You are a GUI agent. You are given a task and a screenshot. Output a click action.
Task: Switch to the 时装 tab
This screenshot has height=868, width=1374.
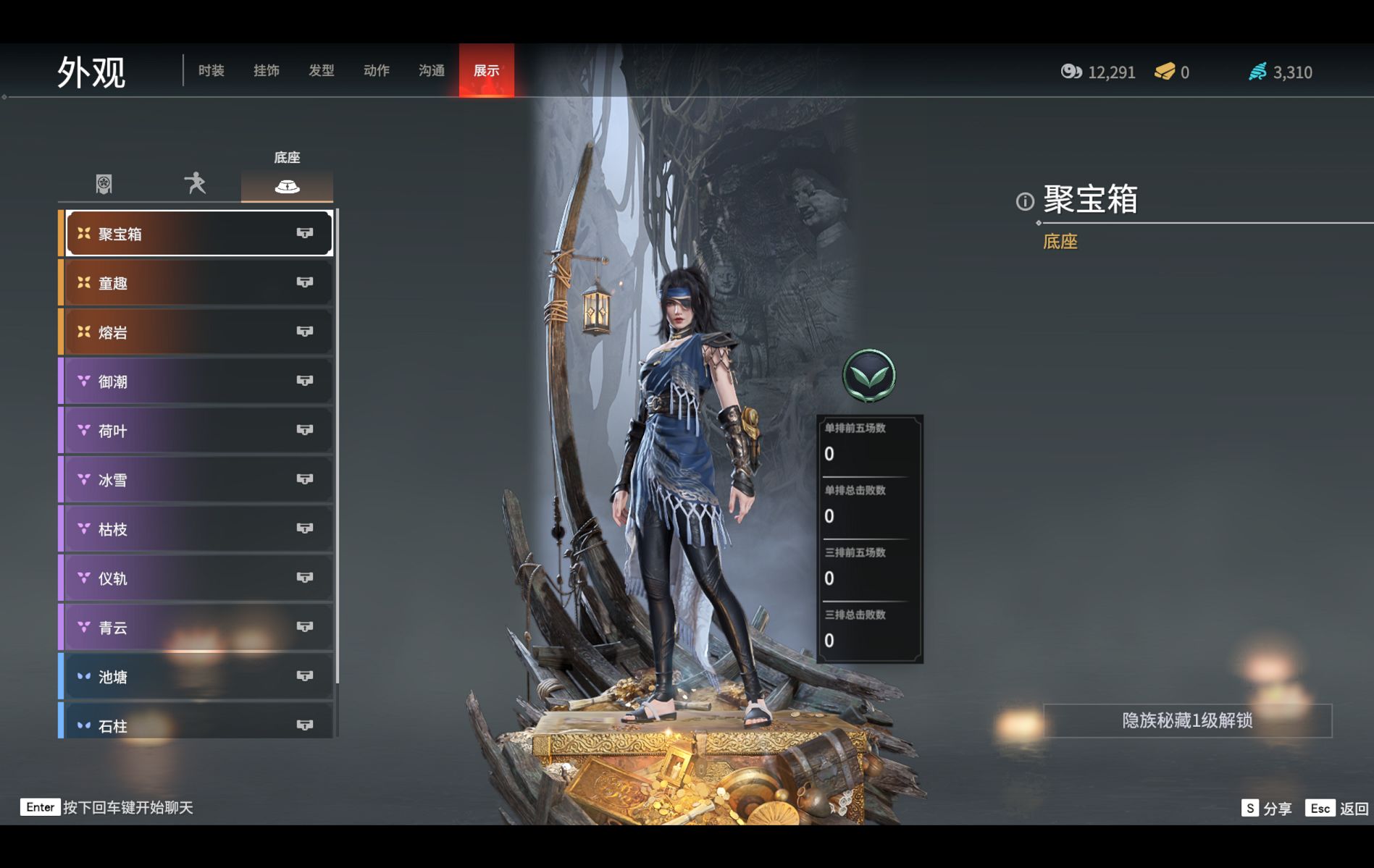211,70
